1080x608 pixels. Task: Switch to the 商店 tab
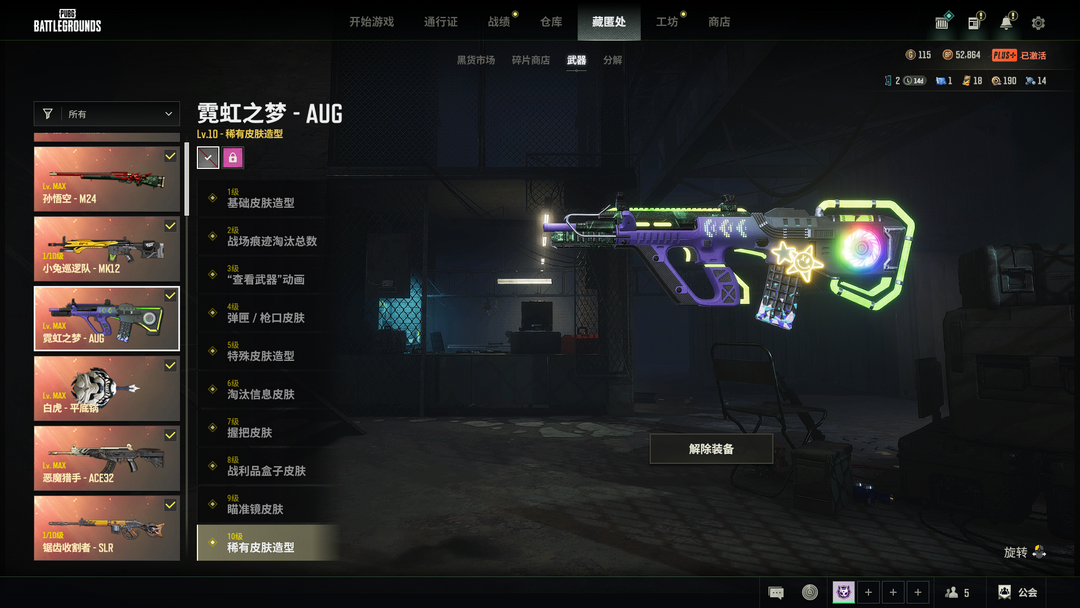coord(719,22)
